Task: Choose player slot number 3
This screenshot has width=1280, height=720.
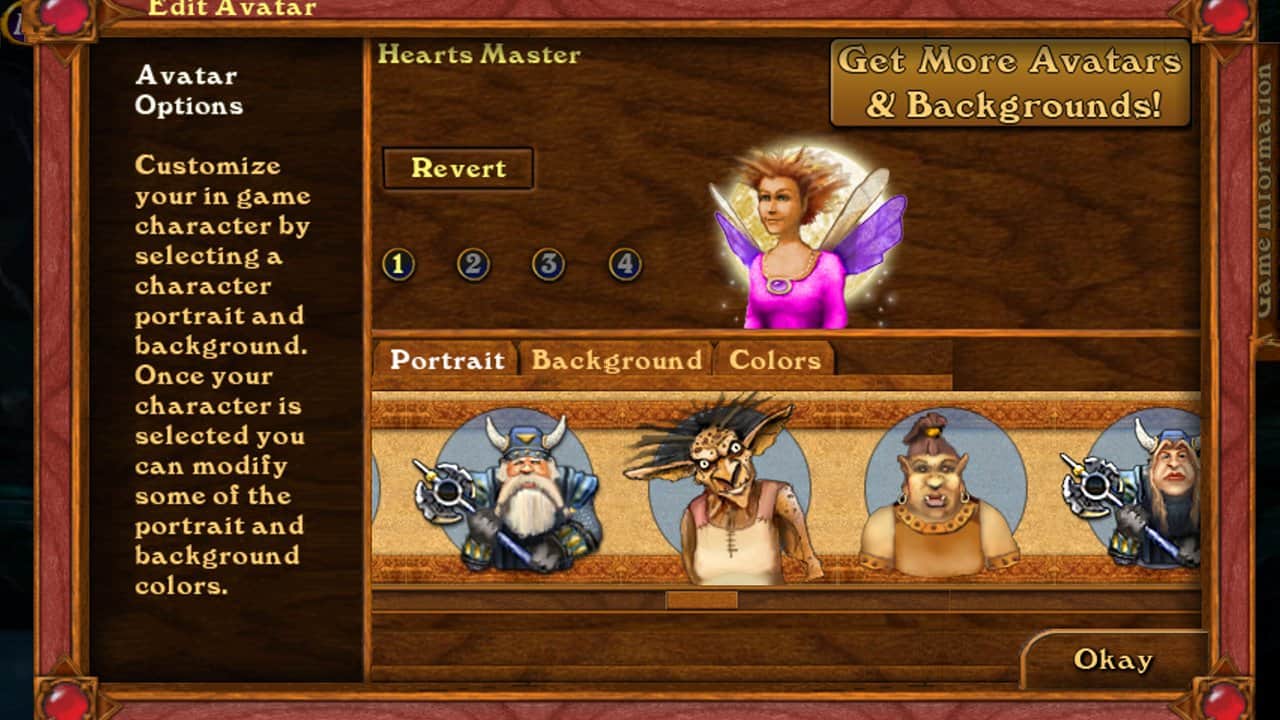Action: tap(548, 265)
